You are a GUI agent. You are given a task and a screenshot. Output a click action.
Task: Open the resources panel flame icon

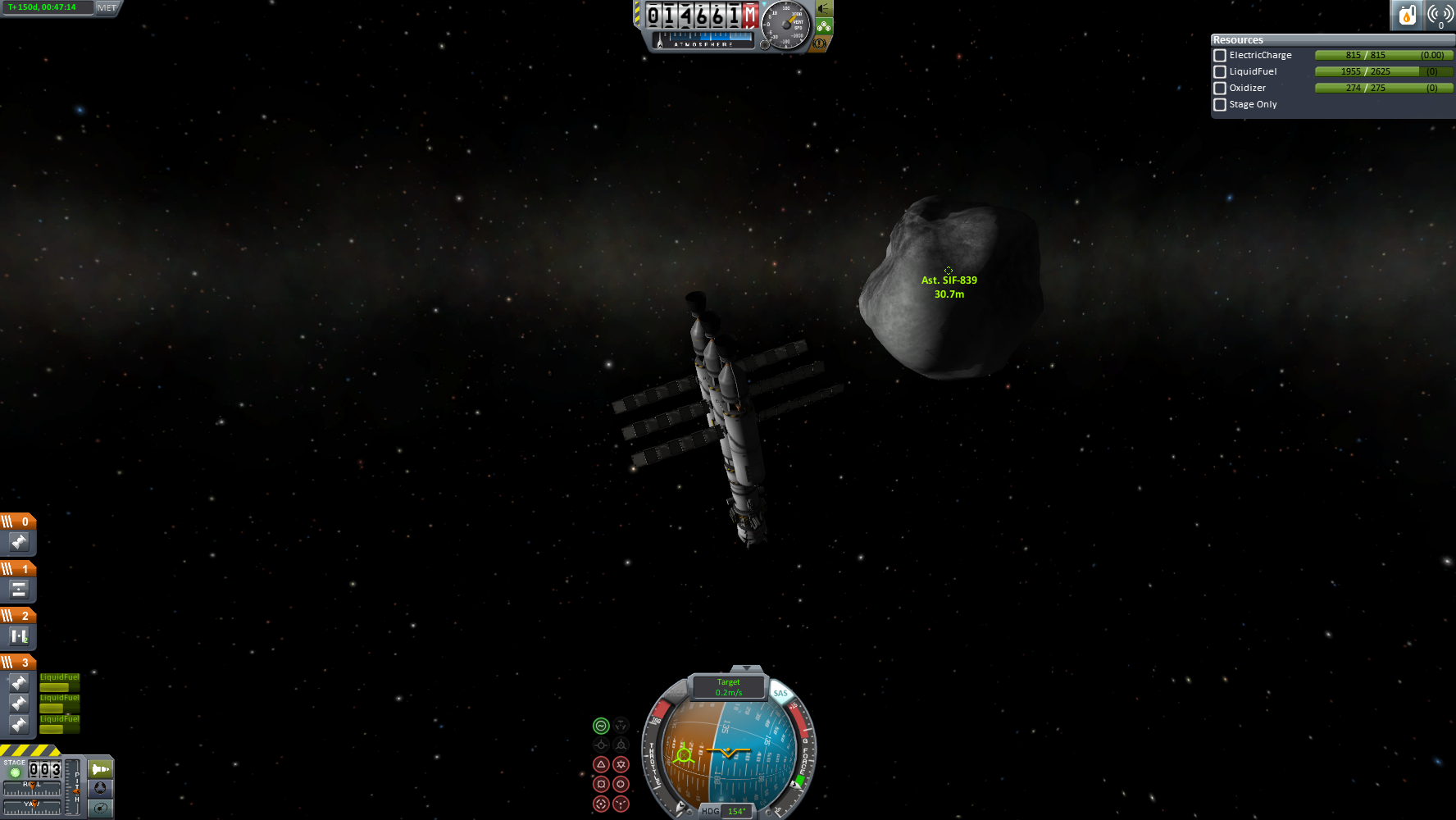coord(1407,15)
